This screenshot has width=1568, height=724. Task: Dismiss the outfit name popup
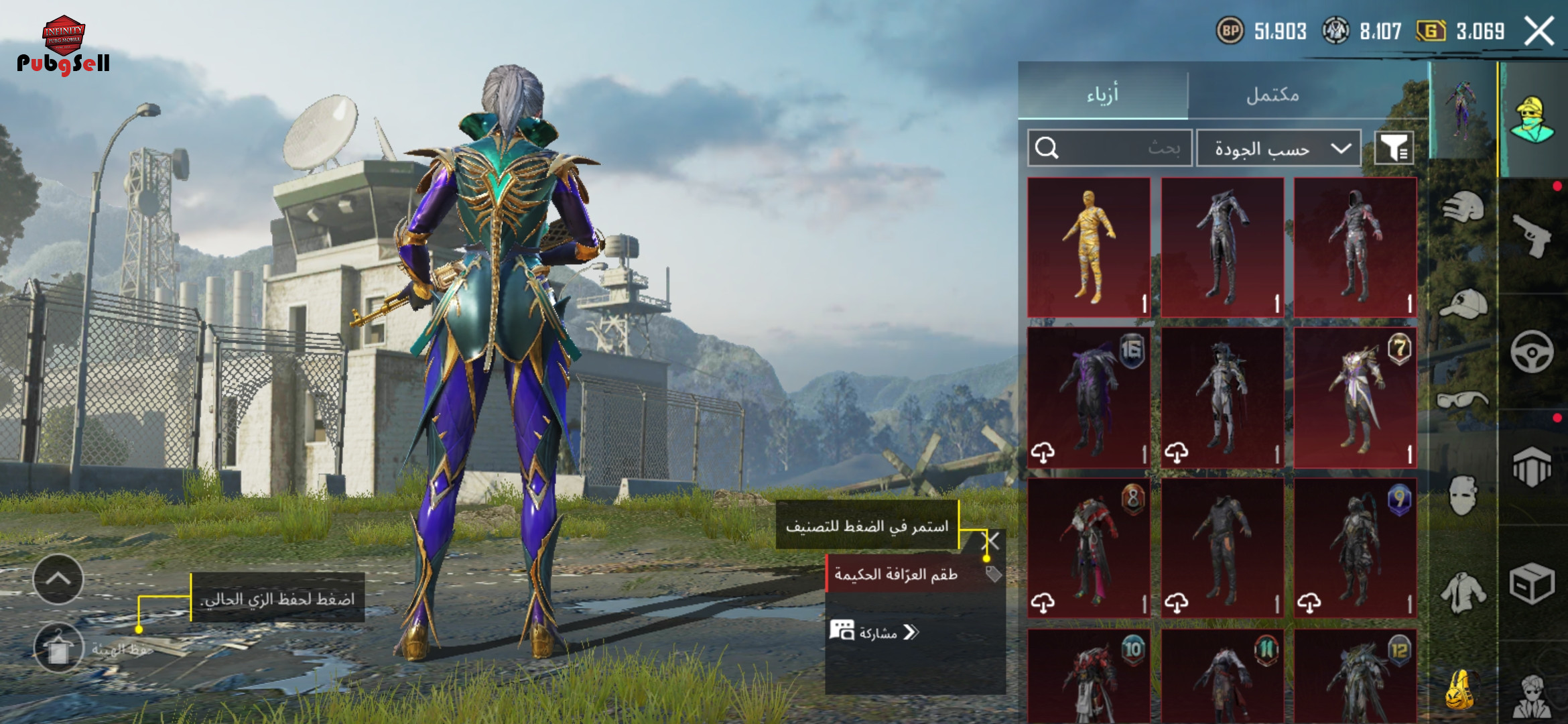pyautogui.click(x=991, y=541)
